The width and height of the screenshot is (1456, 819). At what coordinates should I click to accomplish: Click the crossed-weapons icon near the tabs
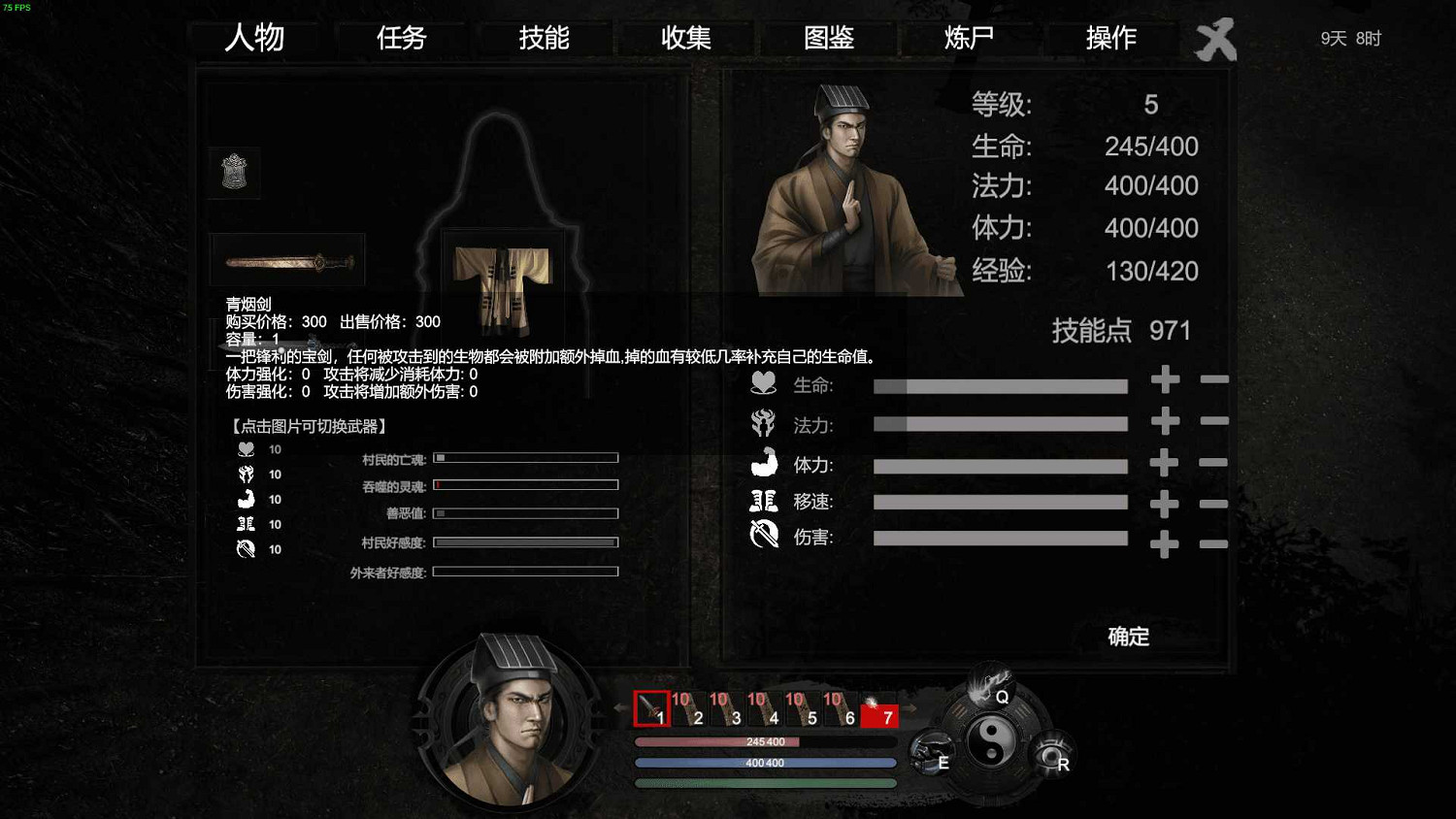pos(1216,40)
